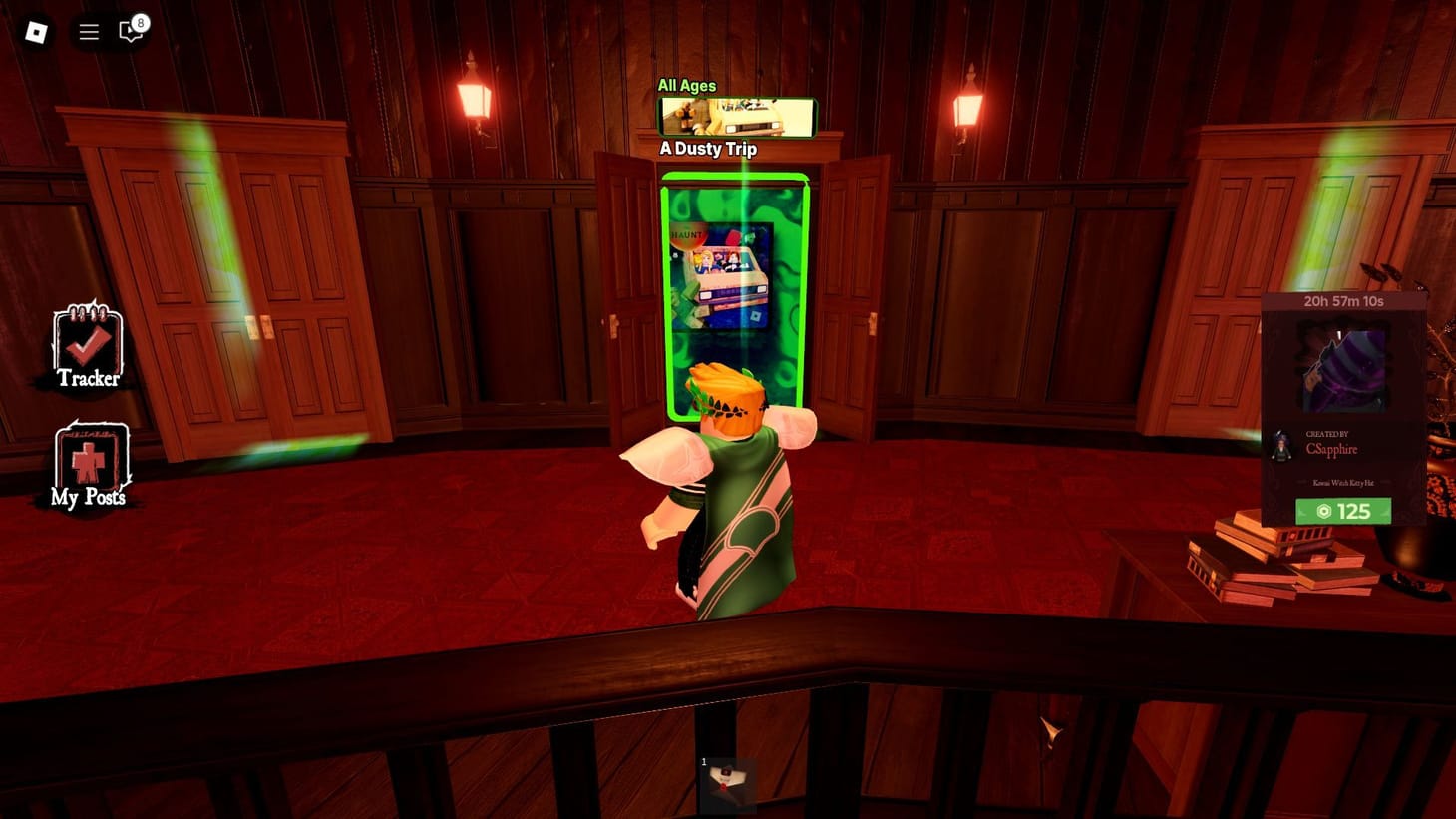Select the A Dusty Trip title label
This screenshot has width=1456, height=819.
click(707, 148)
